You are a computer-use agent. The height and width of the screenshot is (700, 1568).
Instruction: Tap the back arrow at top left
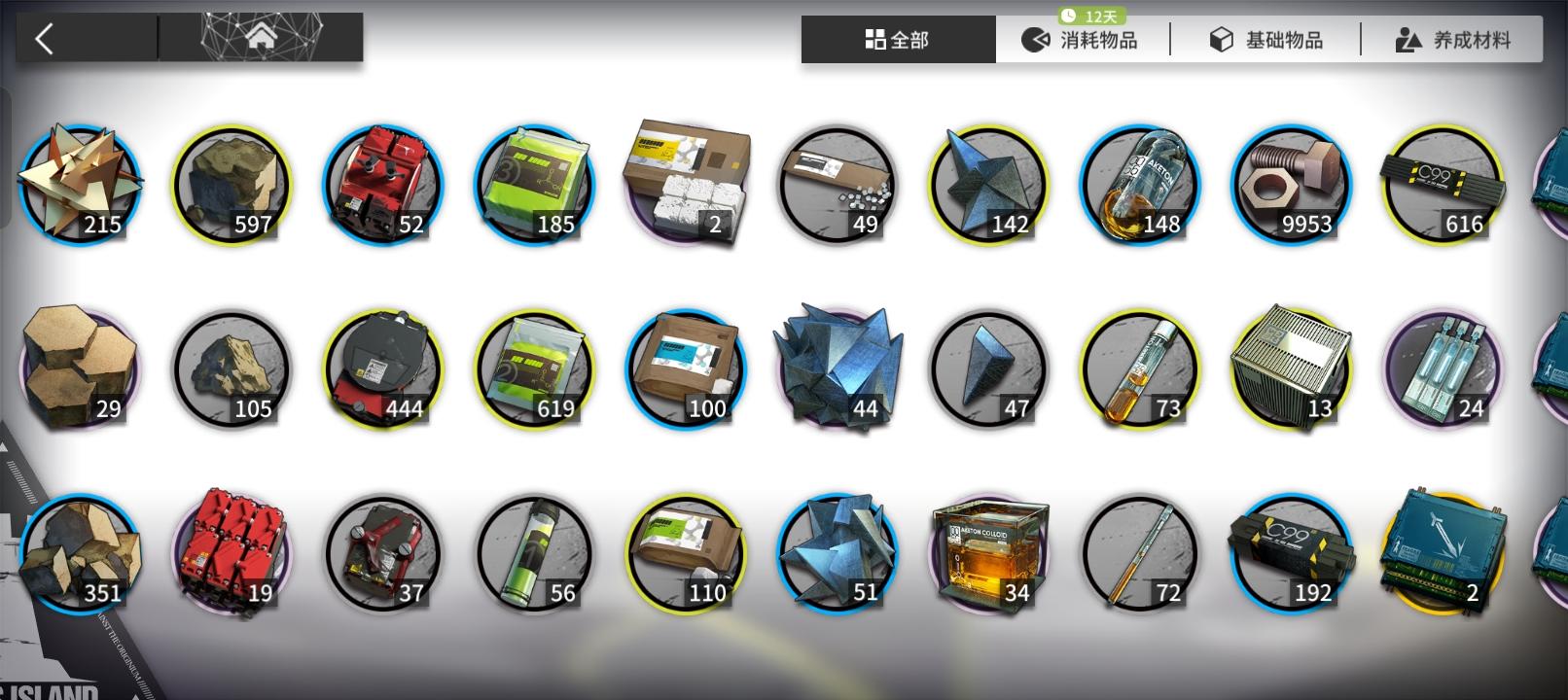(44, 37)
